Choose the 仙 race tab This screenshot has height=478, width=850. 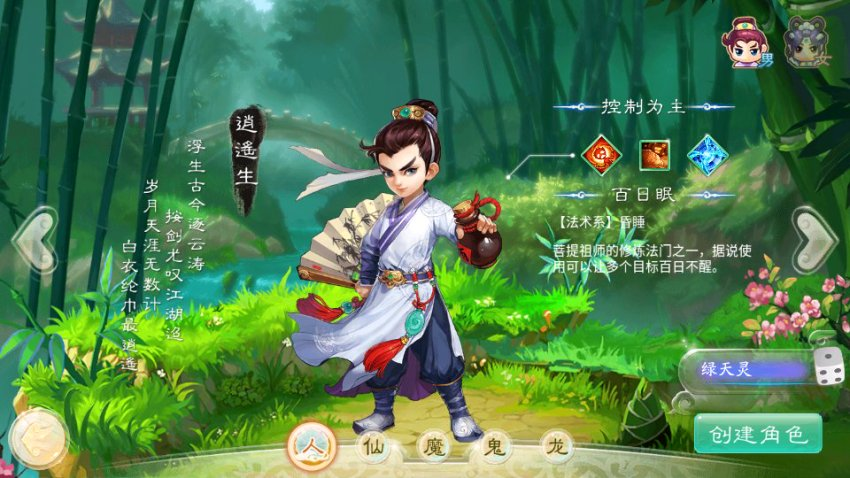point(374,446)
